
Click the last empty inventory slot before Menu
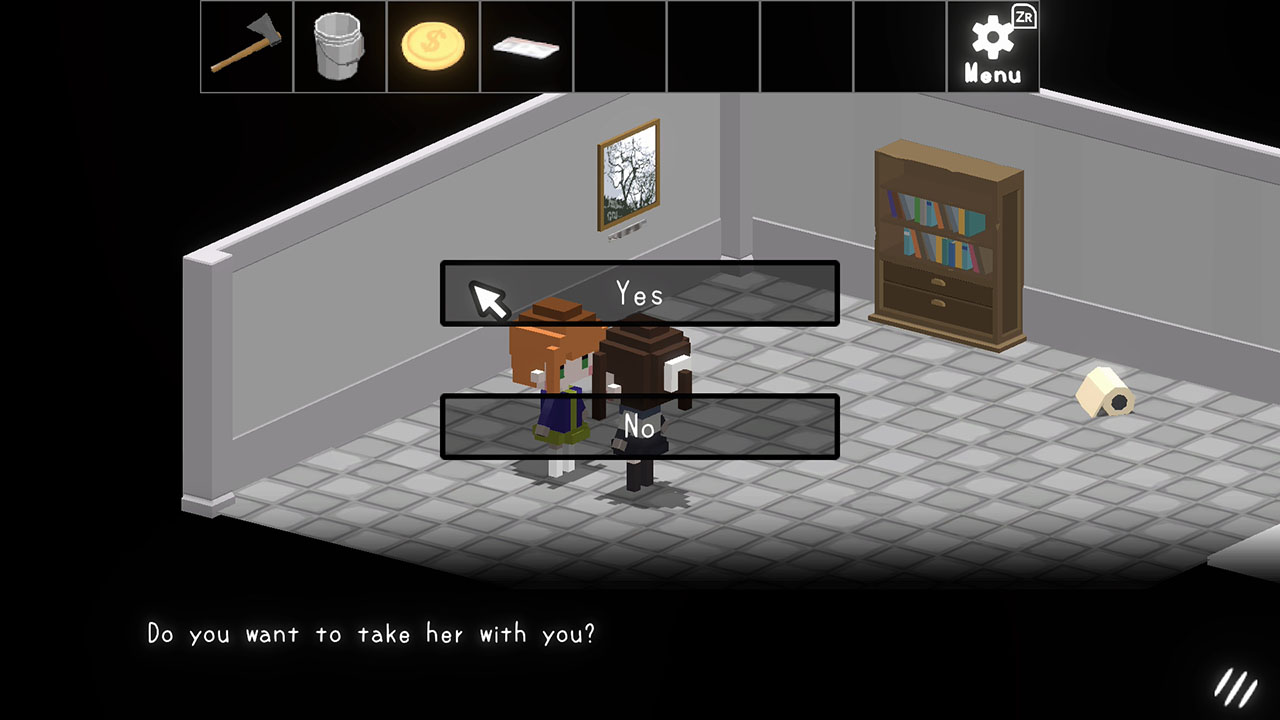pyautogui.click(x=901, y=45)
